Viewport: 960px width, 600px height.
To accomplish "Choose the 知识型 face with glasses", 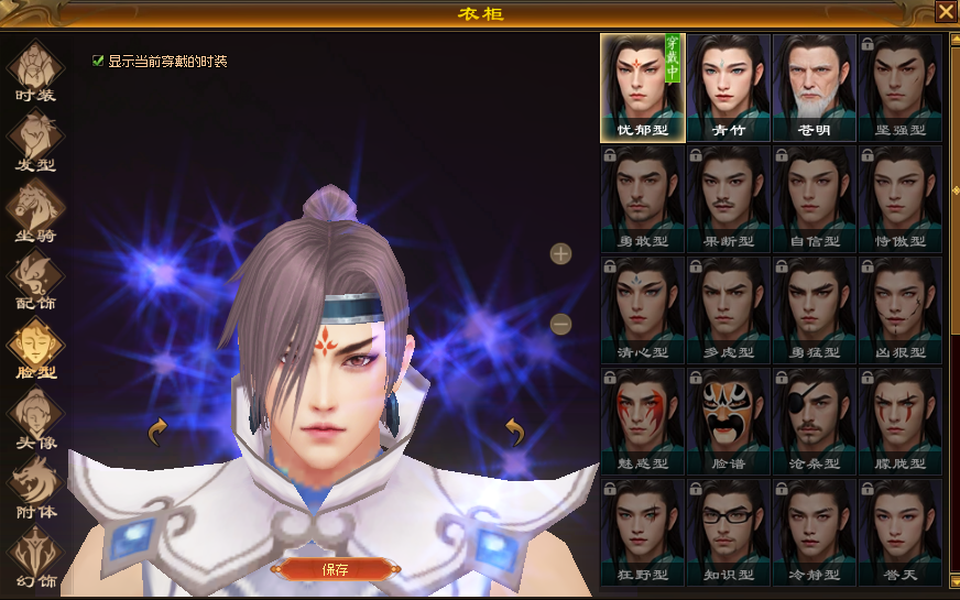I will (x=728, y=531).
